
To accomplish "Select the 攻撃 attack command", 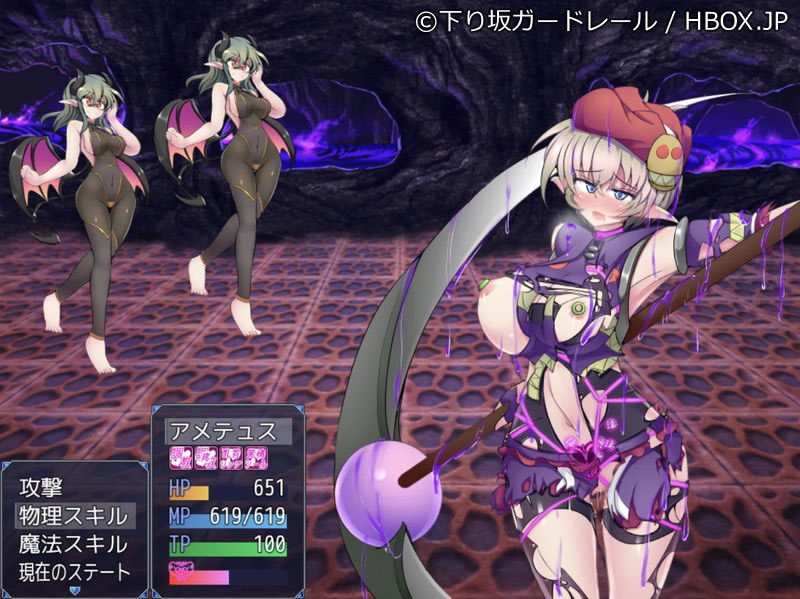I will click(41, 489).
